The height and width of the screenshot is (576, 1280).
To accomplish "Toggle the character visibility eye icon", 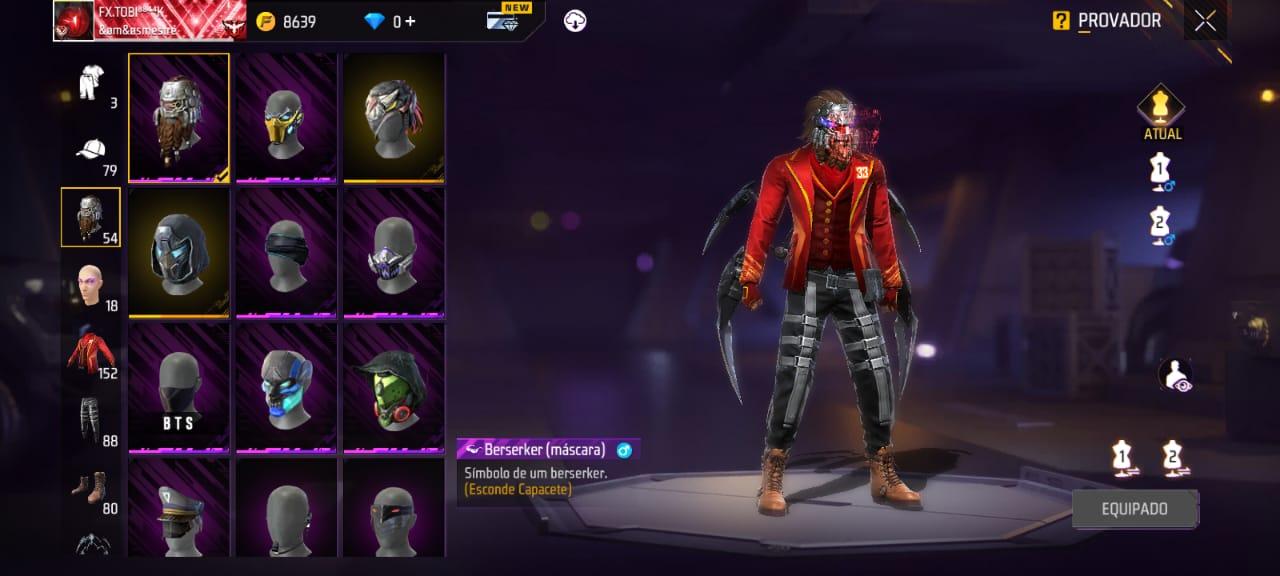I will pos(1175,375).
